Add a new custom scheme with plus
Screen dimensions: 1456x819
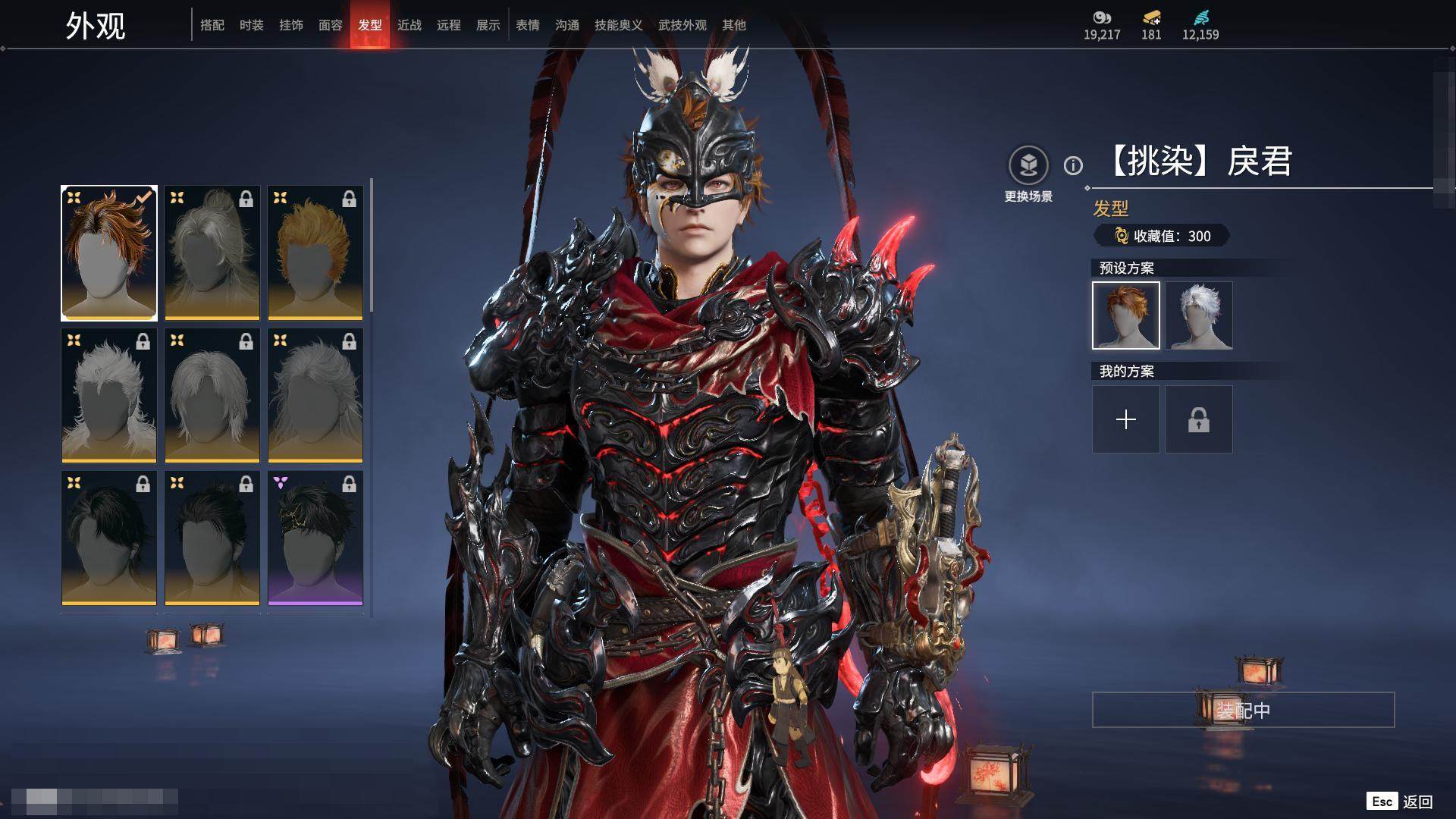click(1126, 419)
